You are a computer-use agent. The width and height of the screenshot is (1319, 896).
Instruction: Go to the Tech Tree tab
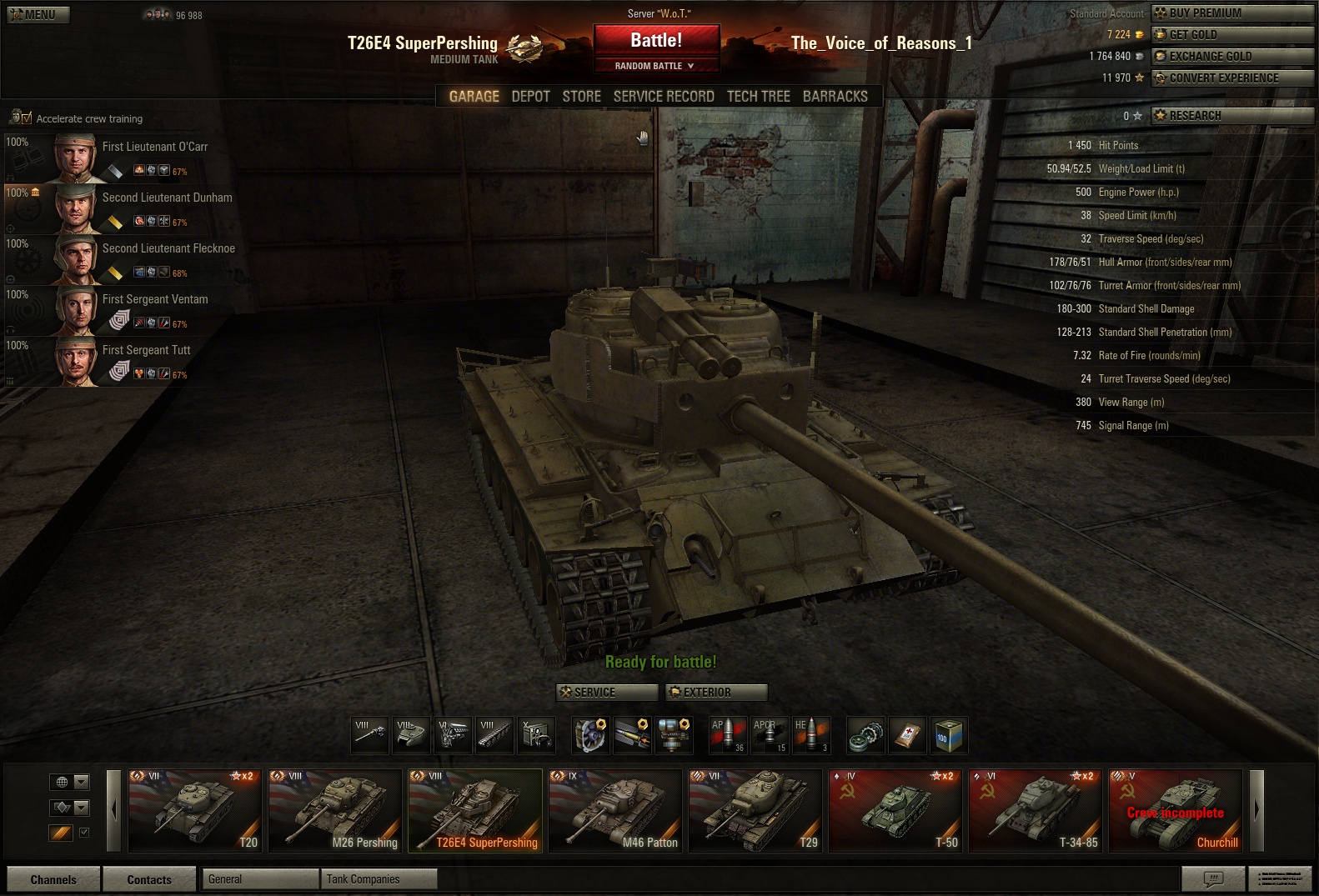[x=758, y=97]
